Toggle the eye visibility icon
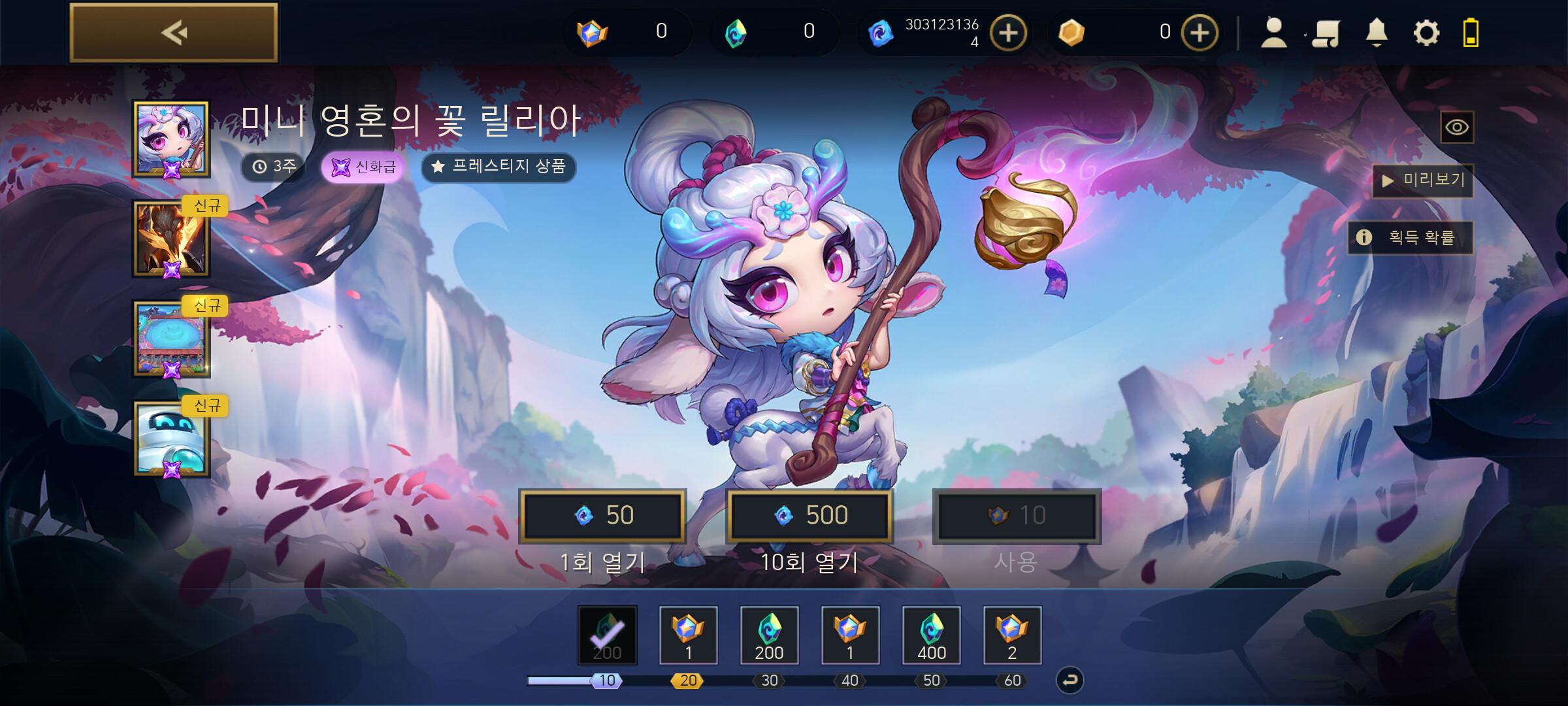This screenshot has width=1568, height=706. click(1457, 127)
